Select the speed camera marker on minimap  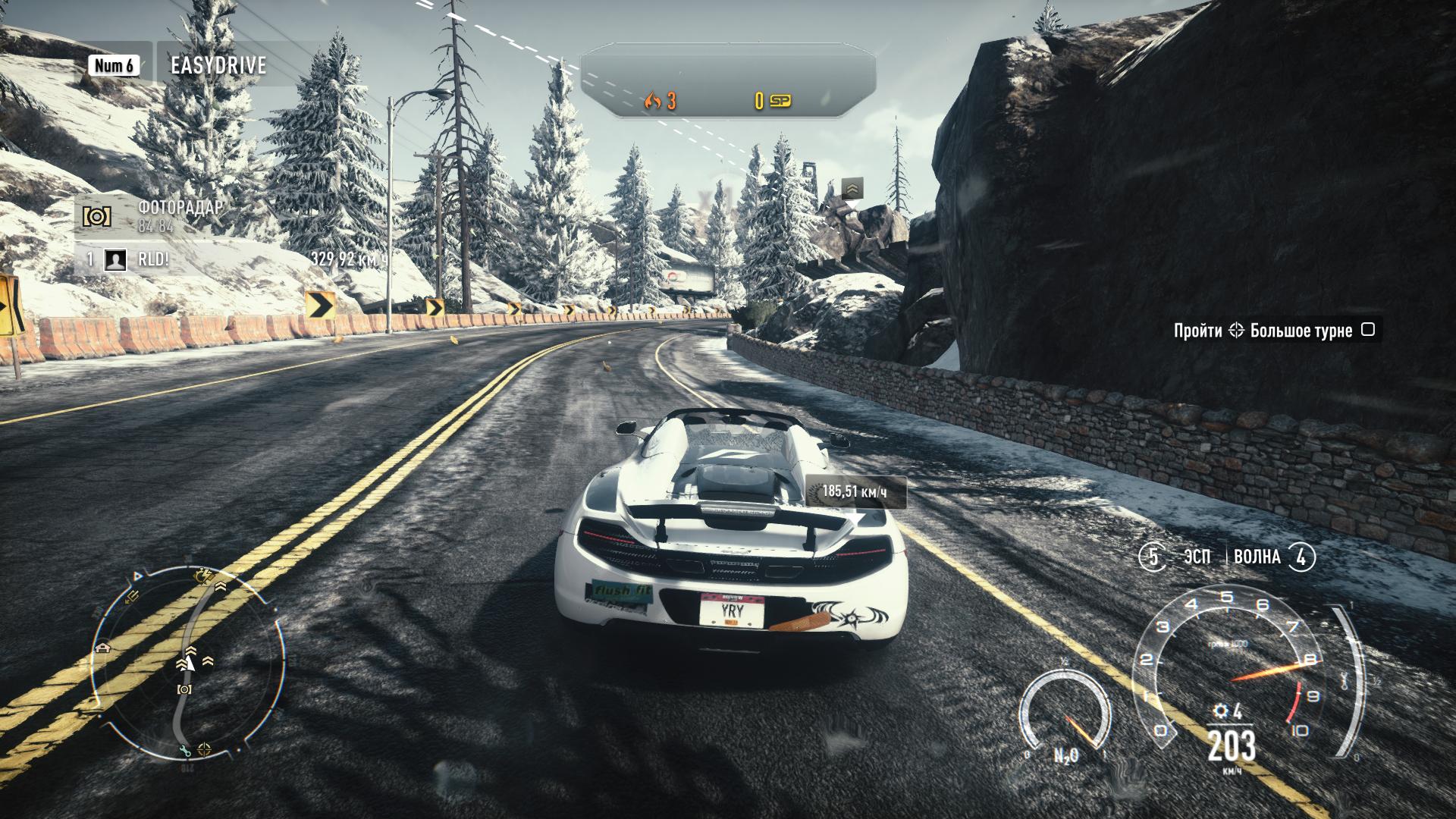pos(184,689)
